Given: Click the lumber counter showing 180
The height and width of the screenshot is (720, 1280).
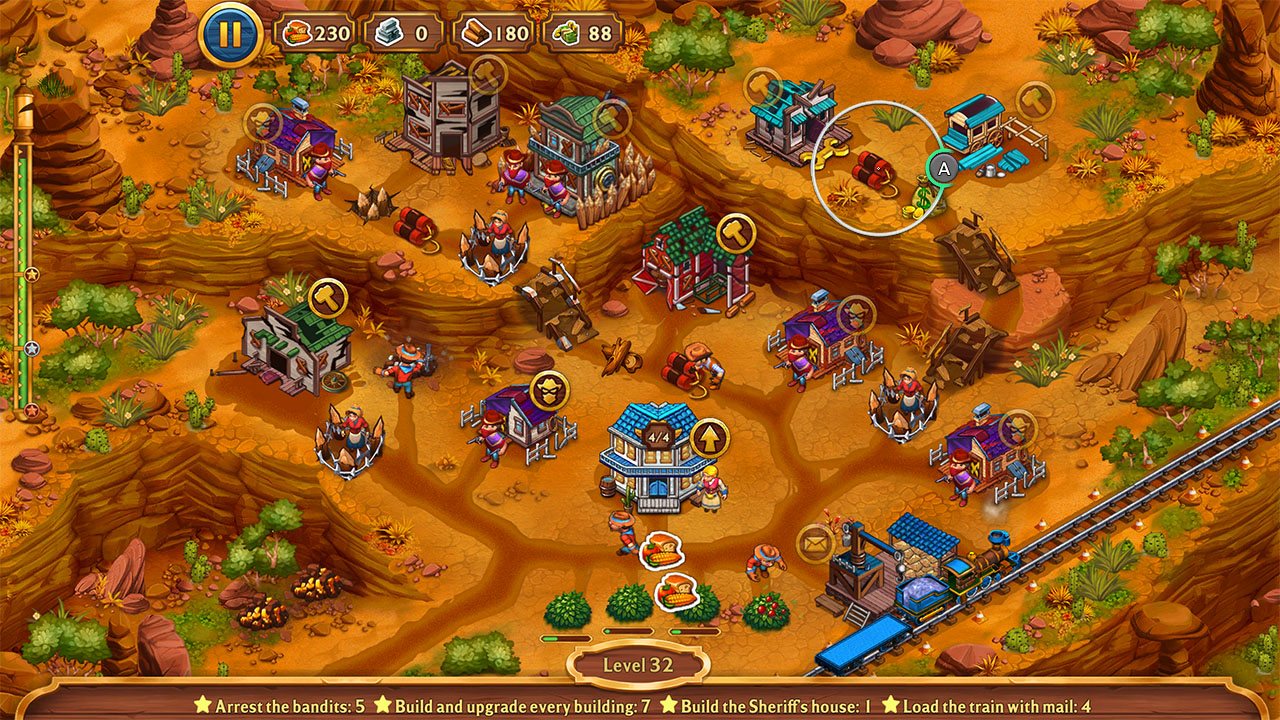Looking at the screenshot, I should [494, 34].
